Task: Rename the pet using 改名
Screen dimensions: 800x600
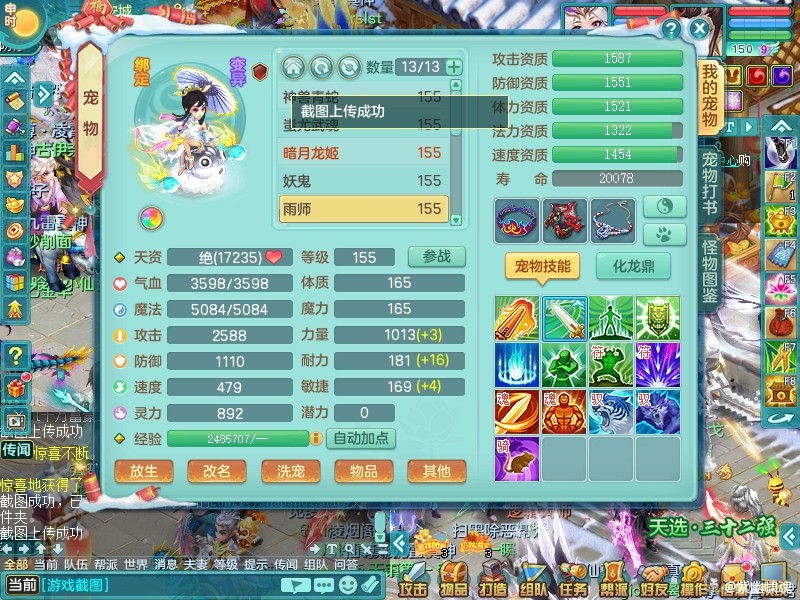Action: point(217,471)
